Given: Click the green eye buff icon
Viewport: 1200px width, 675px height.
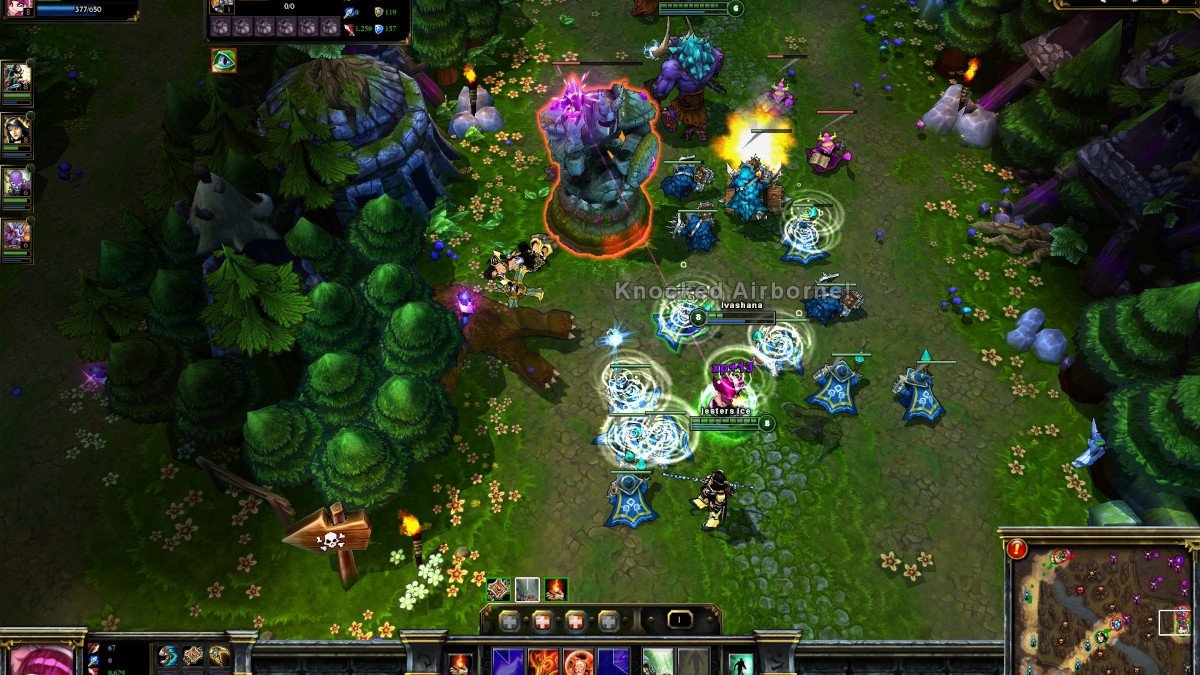Looking at the screenshot, I should 224,60.
